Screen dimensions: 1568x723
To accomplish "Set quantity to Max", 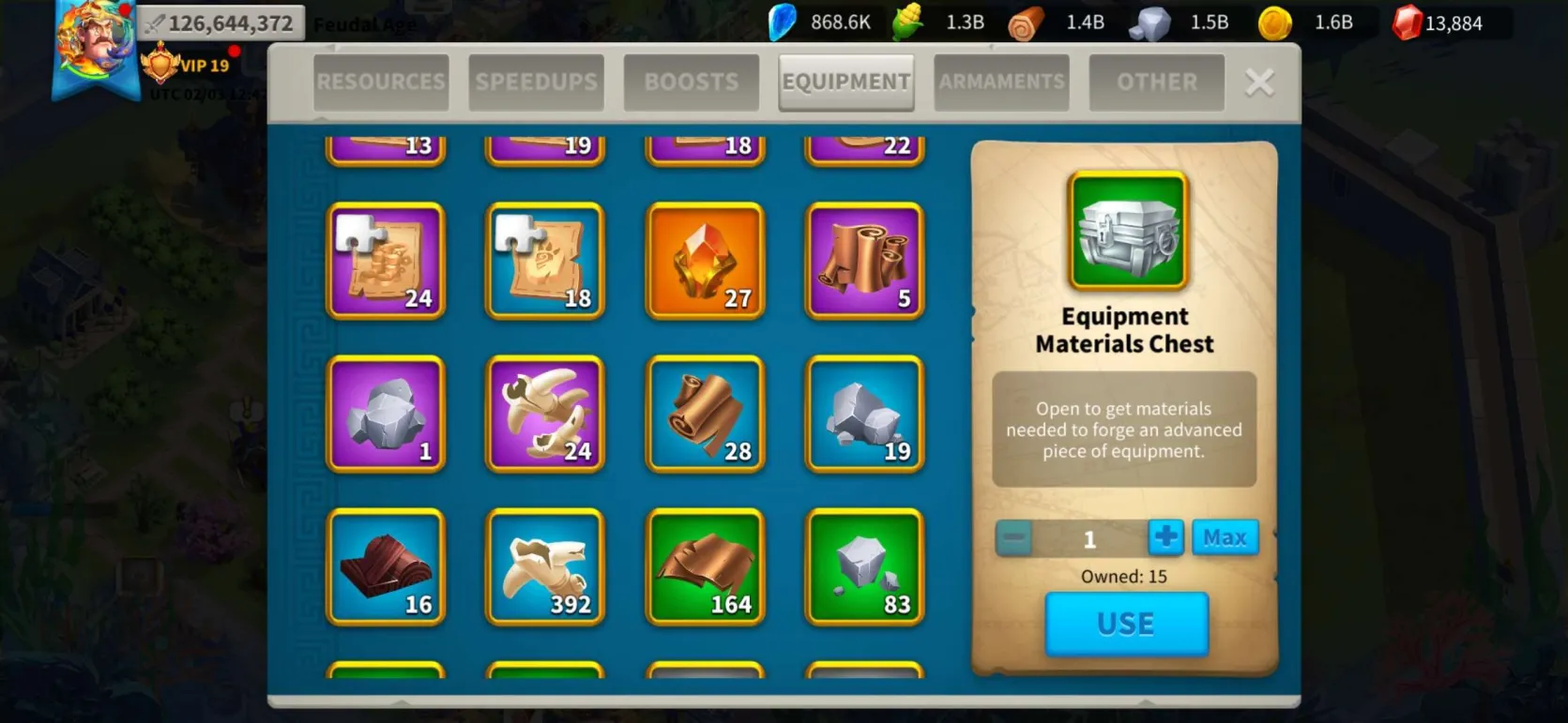I will (1225, 538).
